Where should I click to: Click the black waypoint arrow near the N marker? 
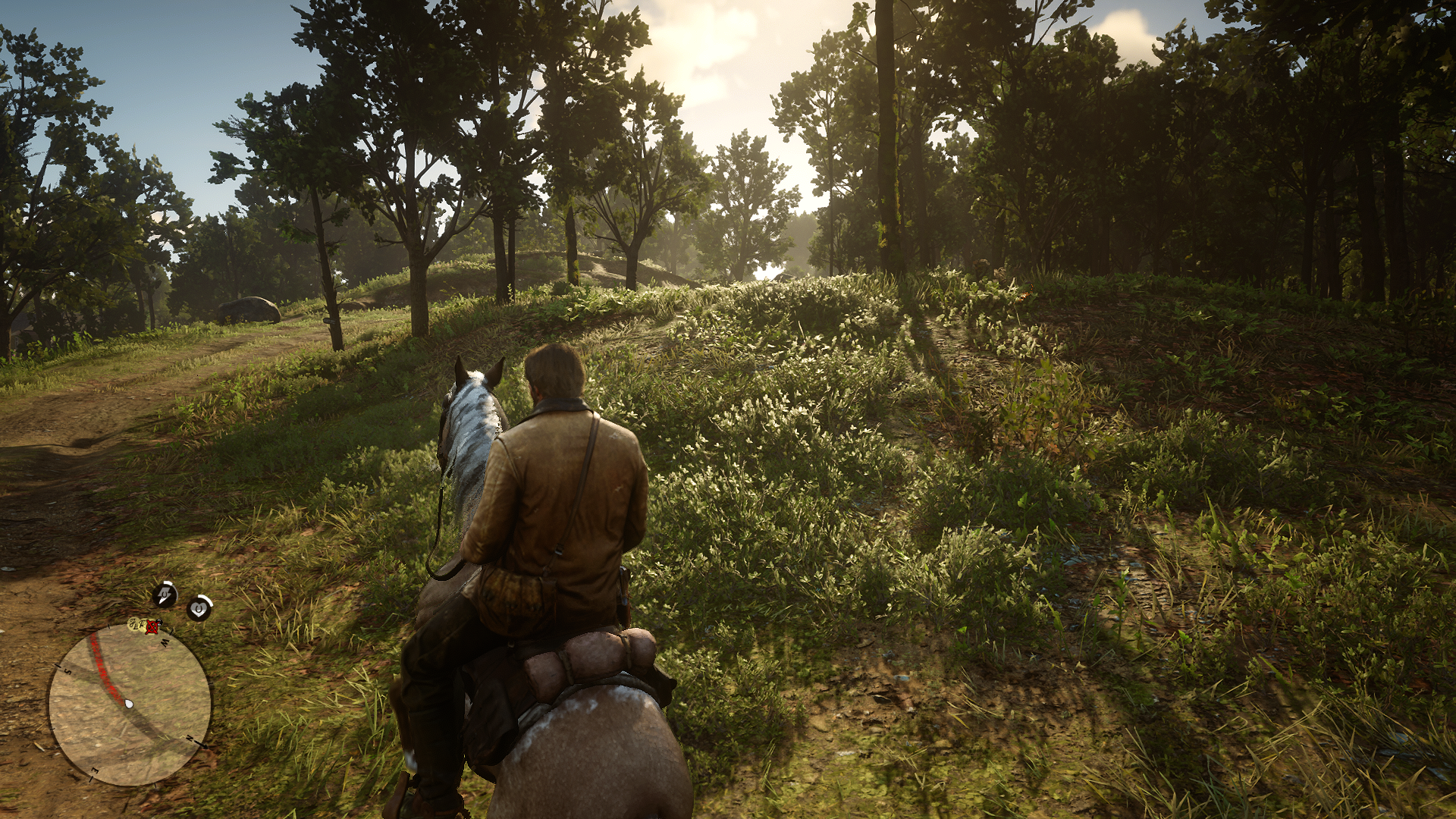(202, 745)
